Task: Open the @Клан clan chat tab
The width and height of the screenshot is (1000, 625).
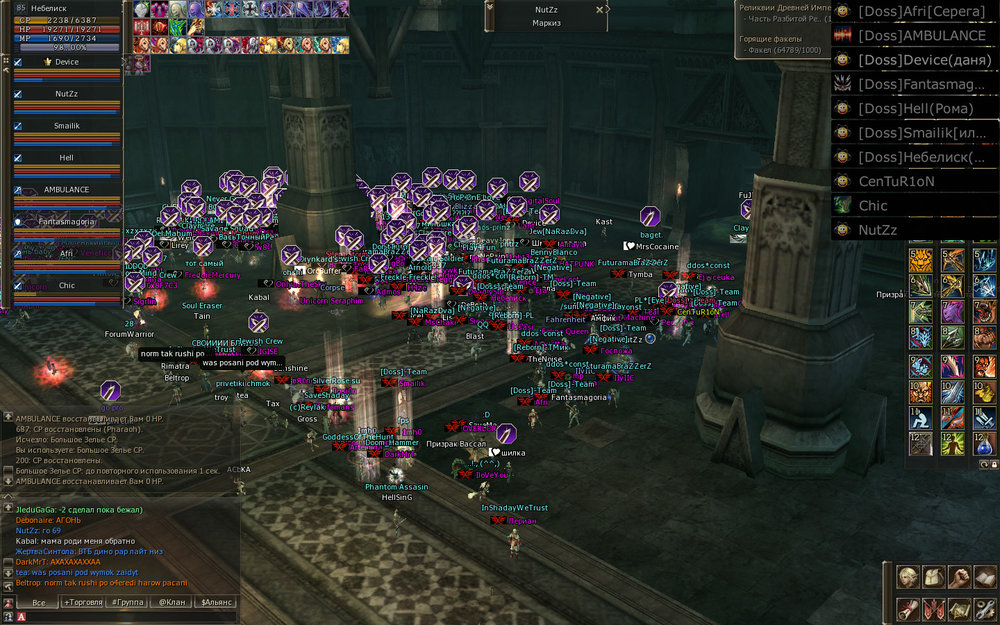Action: tap(171, 603)
